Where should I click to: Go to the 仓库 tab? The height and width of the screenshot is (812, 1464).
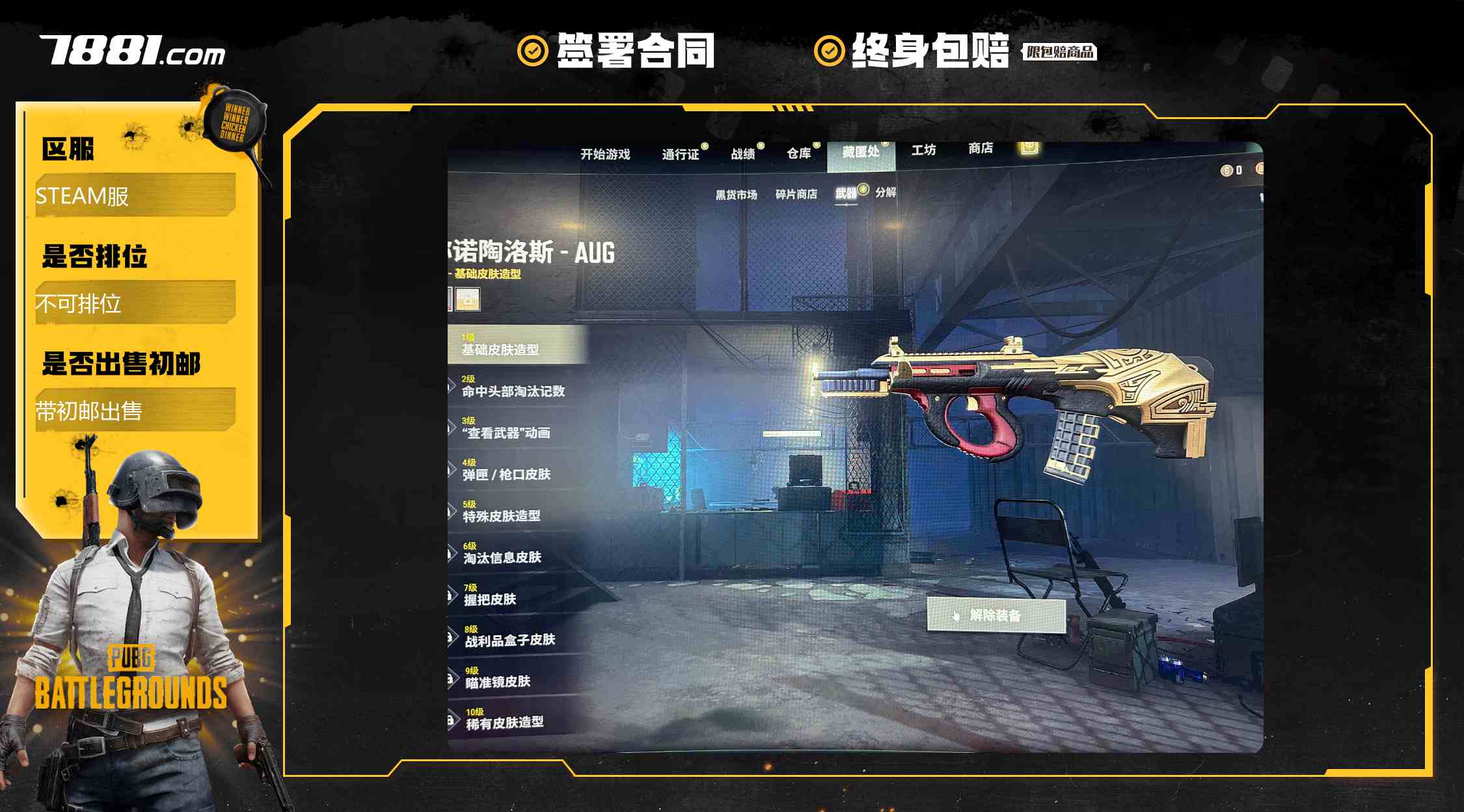(798, 153)
